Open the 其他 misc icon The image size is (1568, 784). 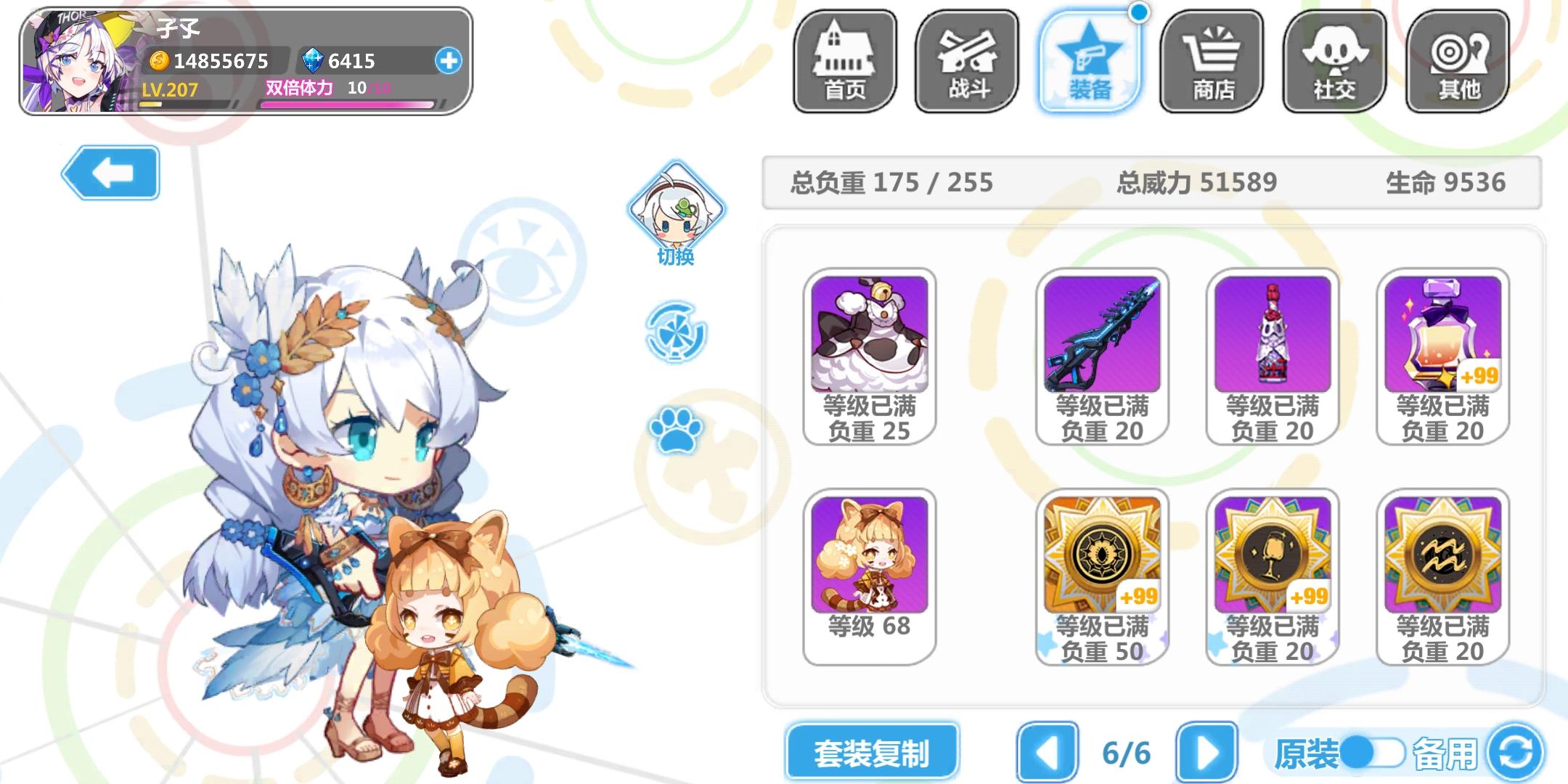click(x=1455, y=62)
